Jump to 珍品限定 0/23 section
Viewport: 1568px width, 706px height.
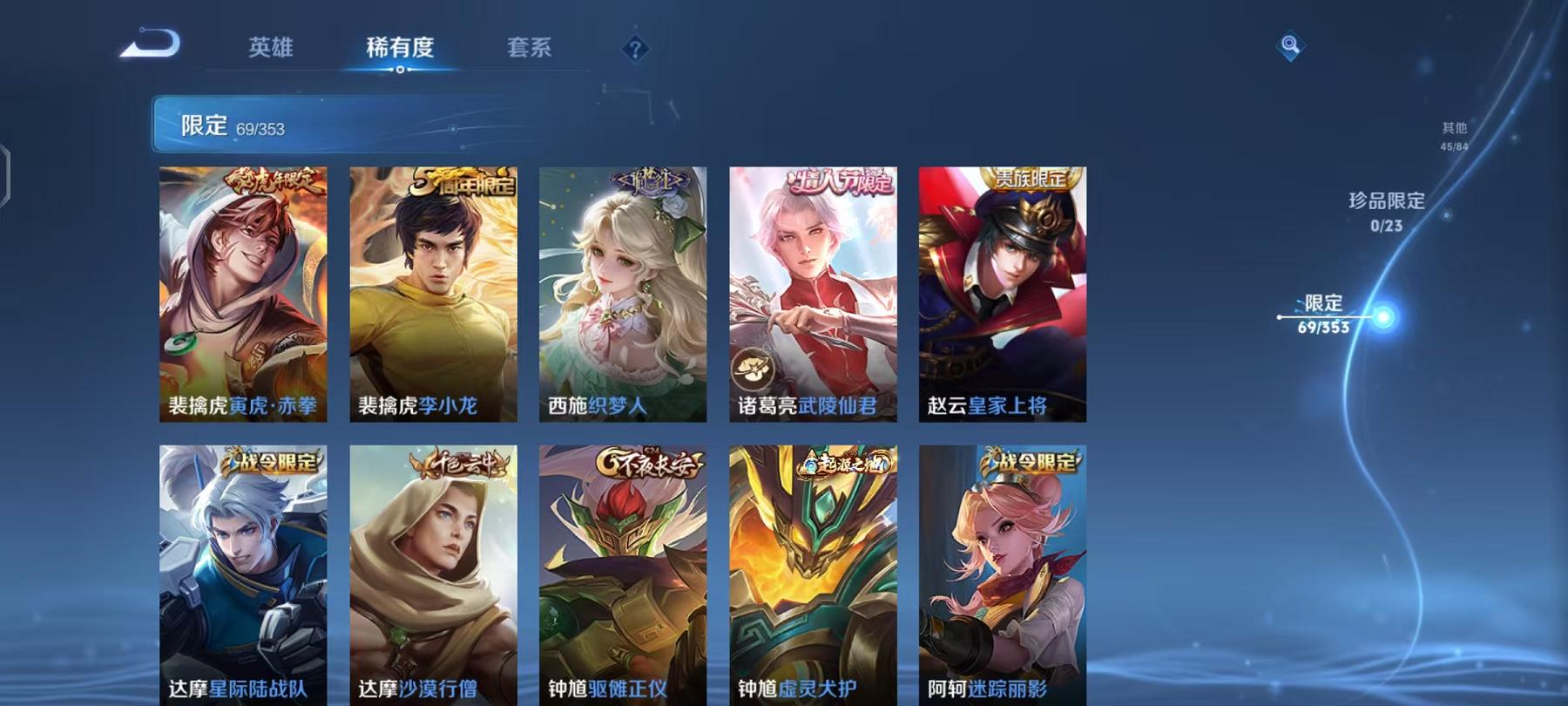(1385, 212)
